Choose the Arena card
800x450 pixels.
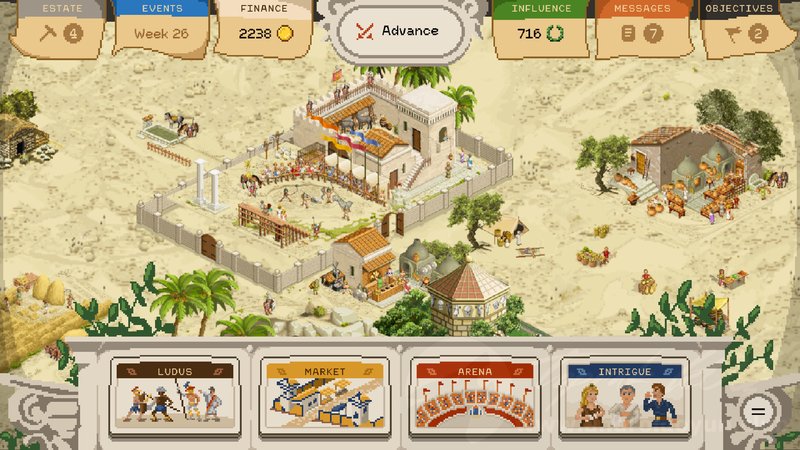(474, 393)
